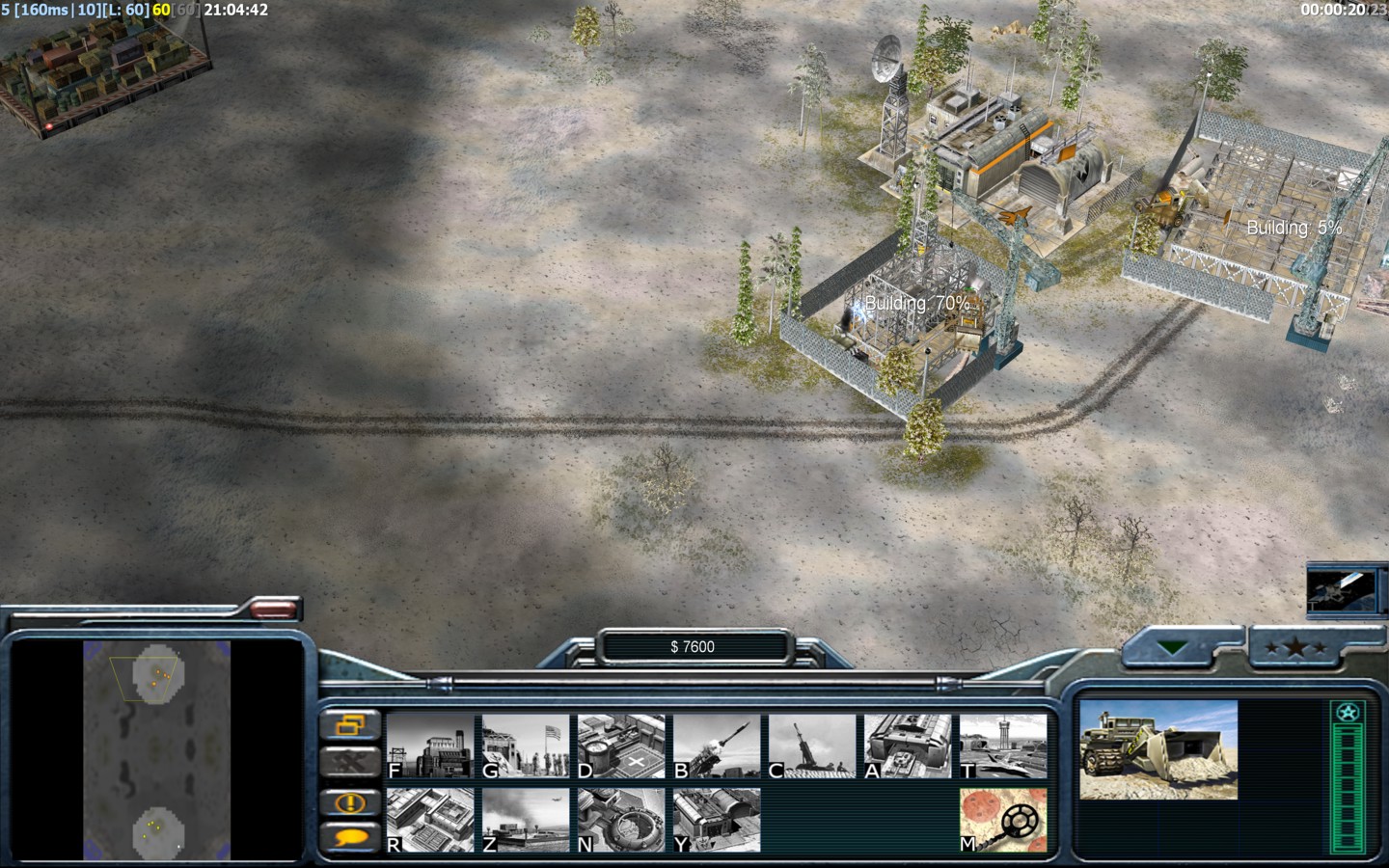Click the dozer unit portrait

coord(1157,749)
